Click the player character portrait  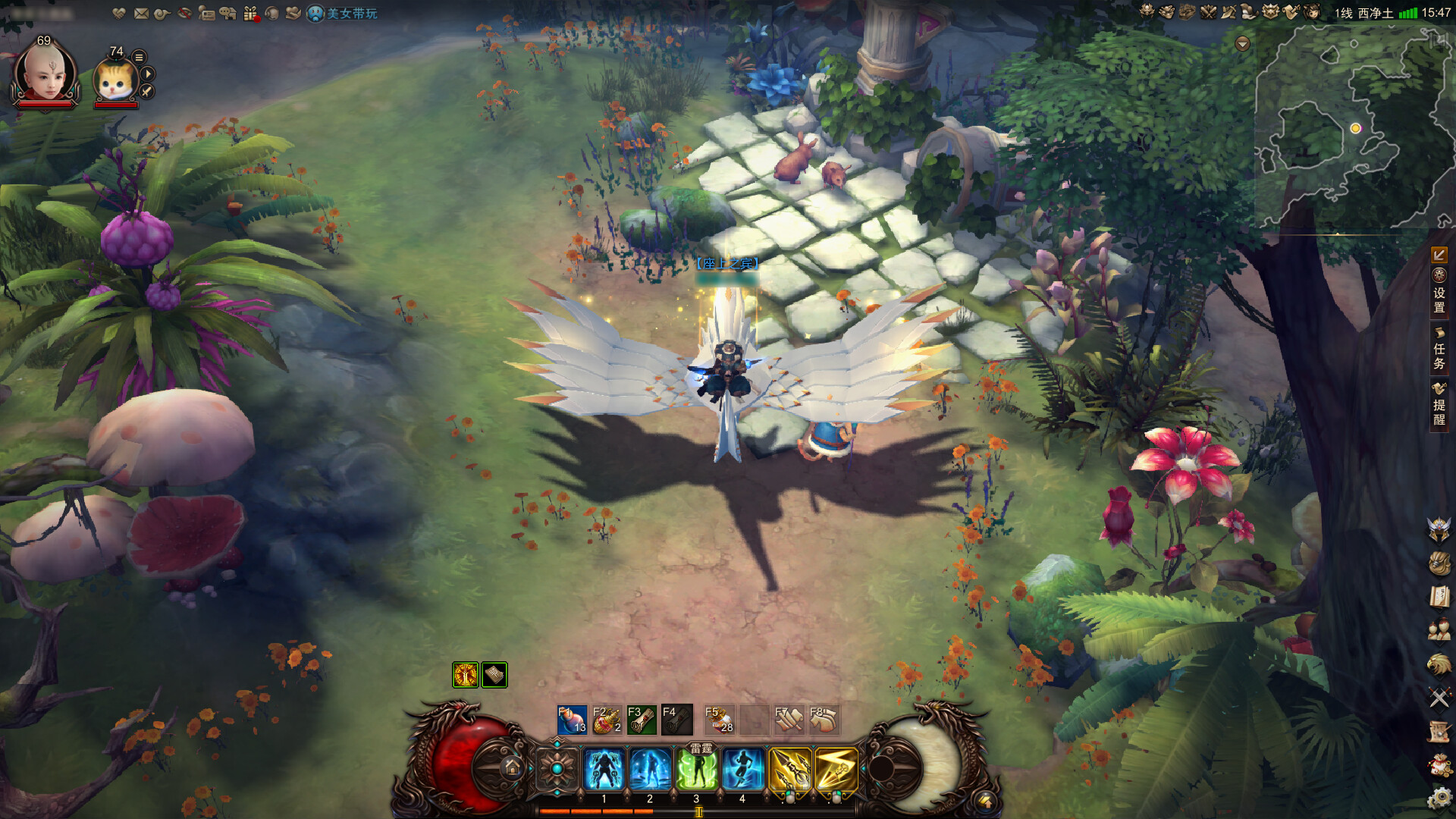pos(45,74)
